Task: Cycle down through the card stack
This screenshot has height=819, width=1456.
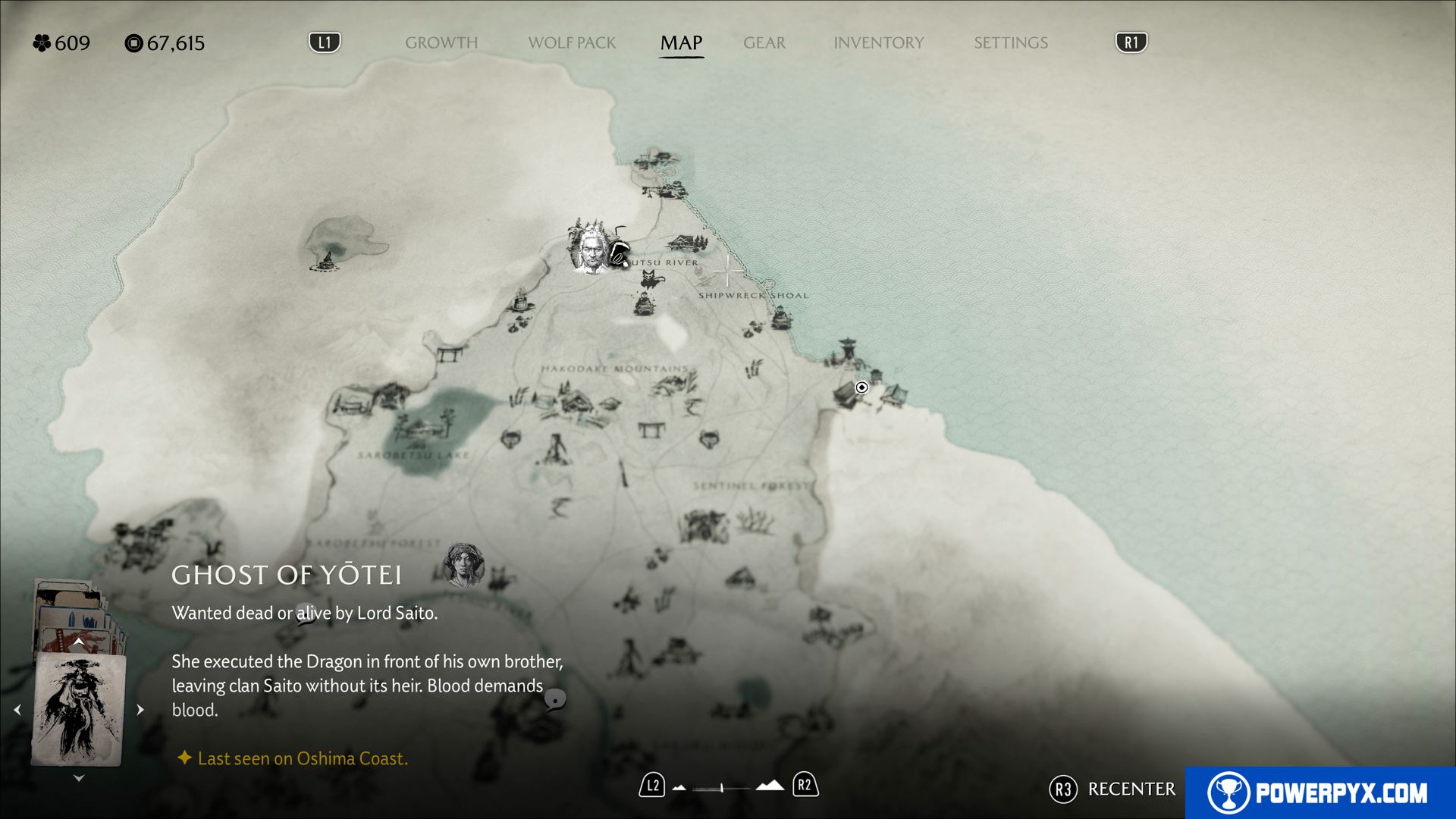Action: [x=78, y=778]
